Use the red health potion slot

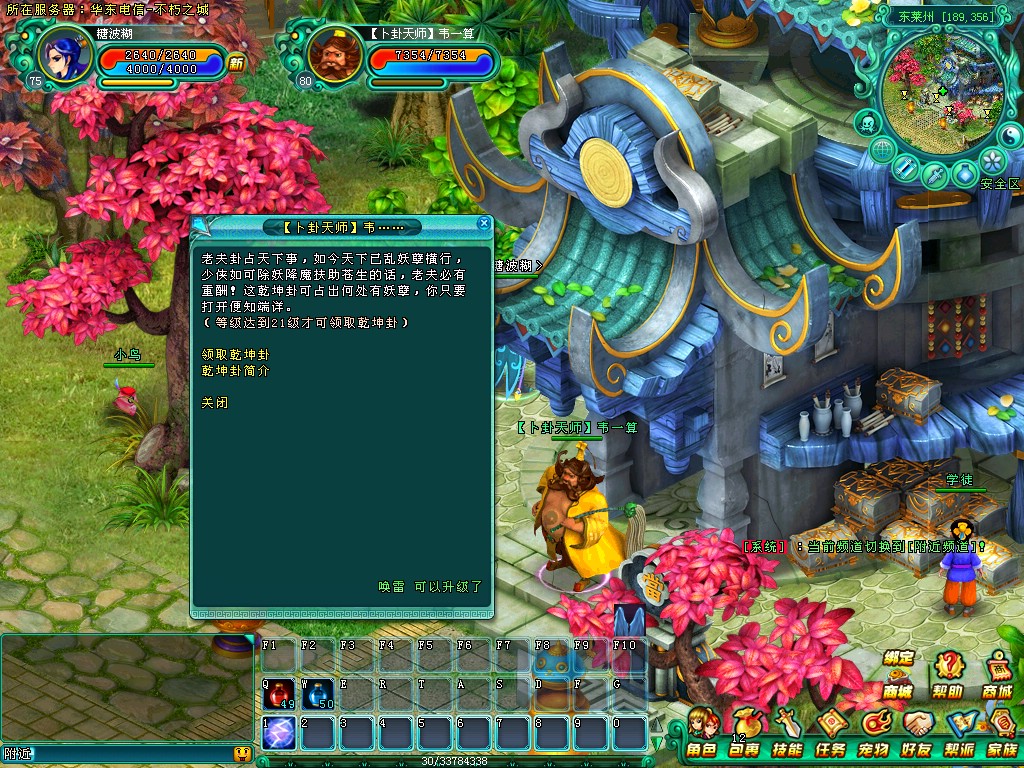point(278,692)
